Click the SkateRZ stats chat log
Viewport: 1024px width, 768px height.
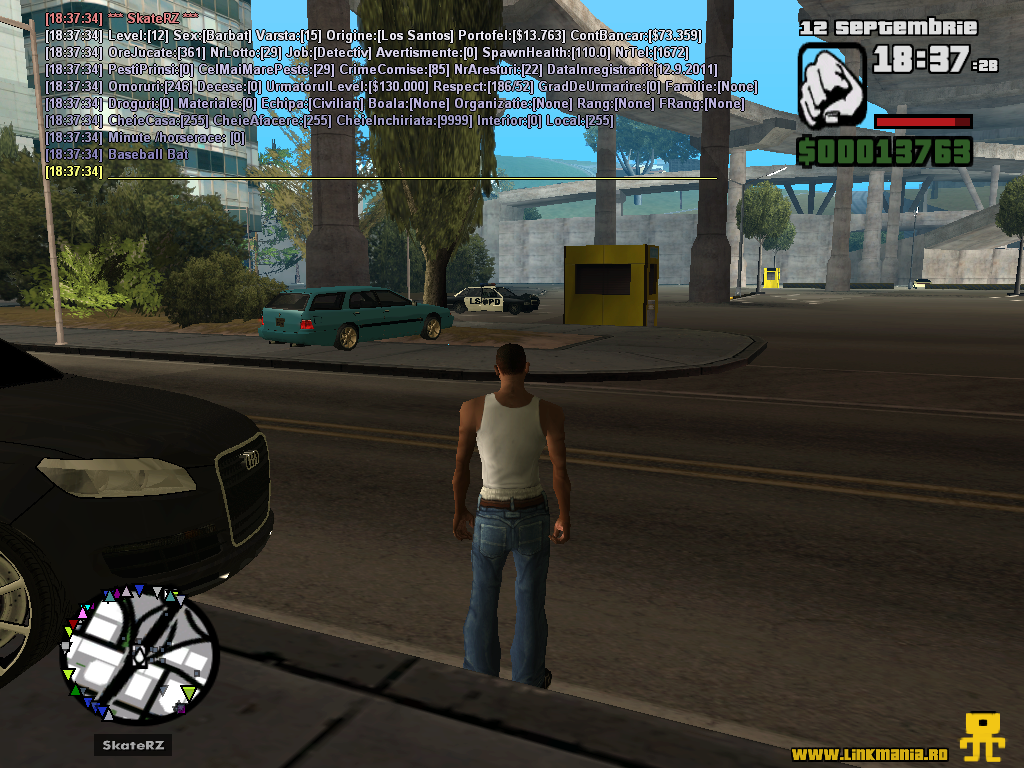pos(380,95)
